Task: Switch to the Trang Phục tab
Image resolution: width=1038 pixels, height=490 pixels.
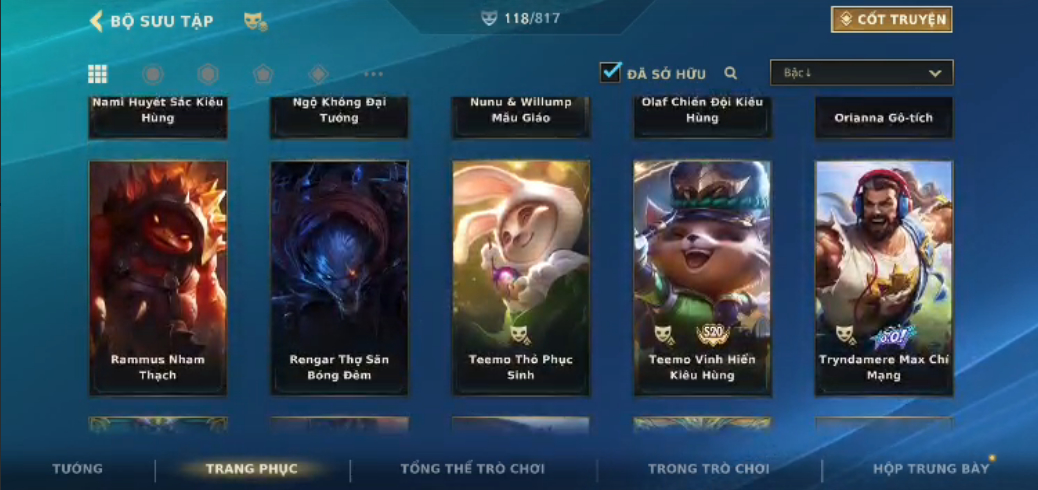Action: point(252,468)
